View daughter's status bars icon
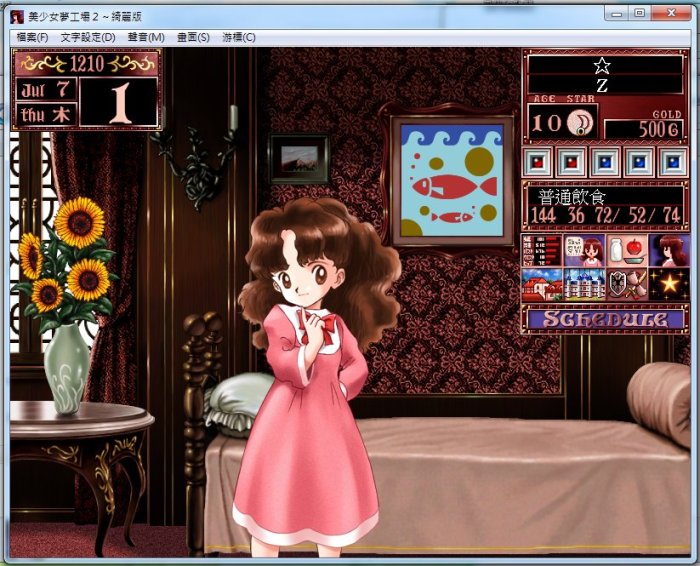The width and height of the screenshot is (700, 566). [542, 250]
